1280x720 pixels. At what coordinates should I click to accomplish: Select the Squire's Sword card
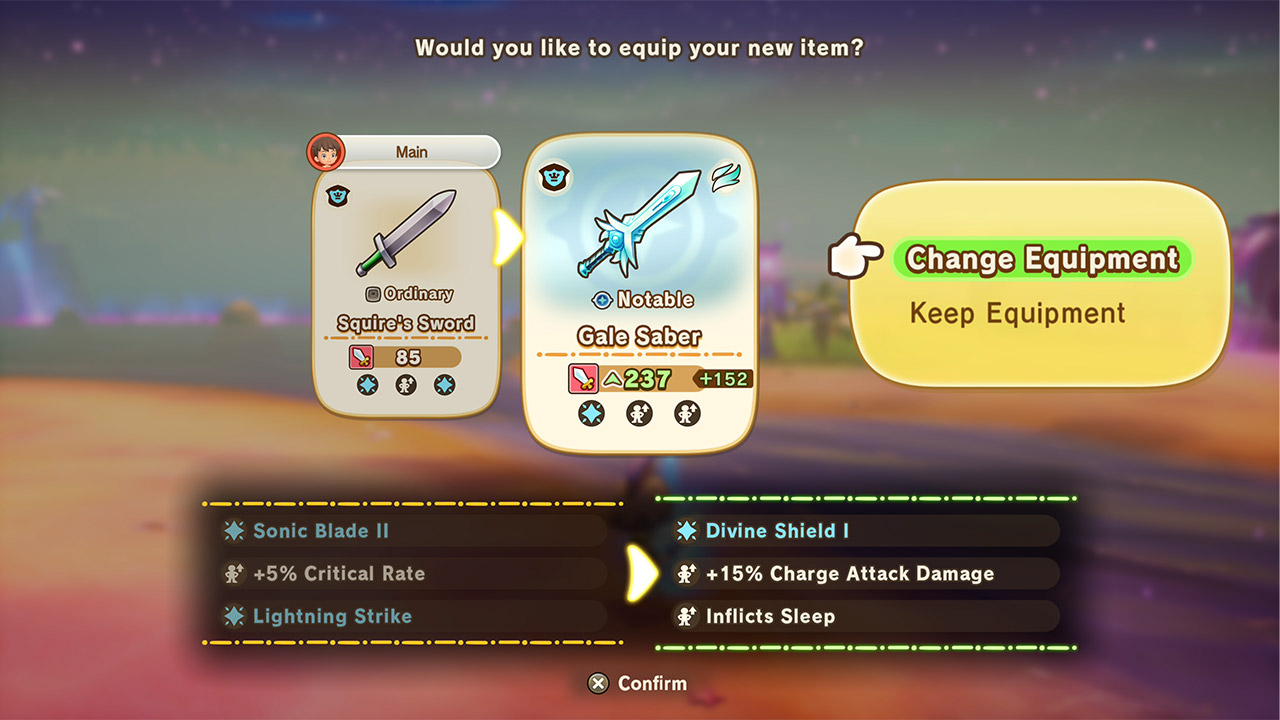(406, 290)
